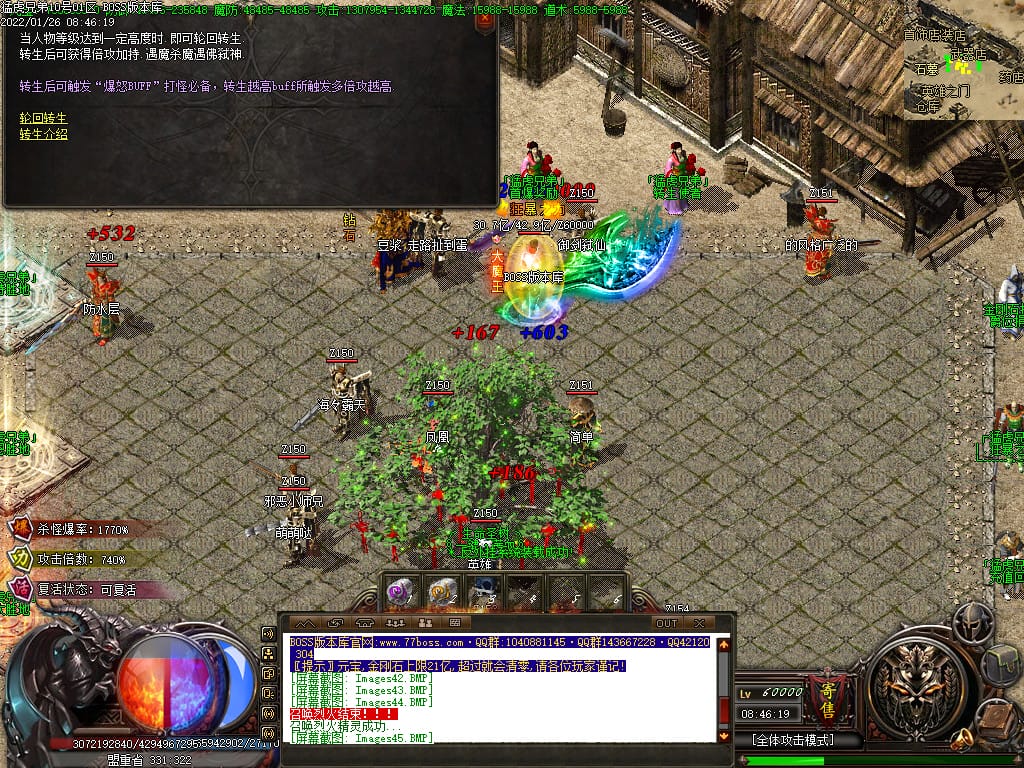
Task: Use the gold scroll in hotbar slot 2
Action: (x=442, y=593)
